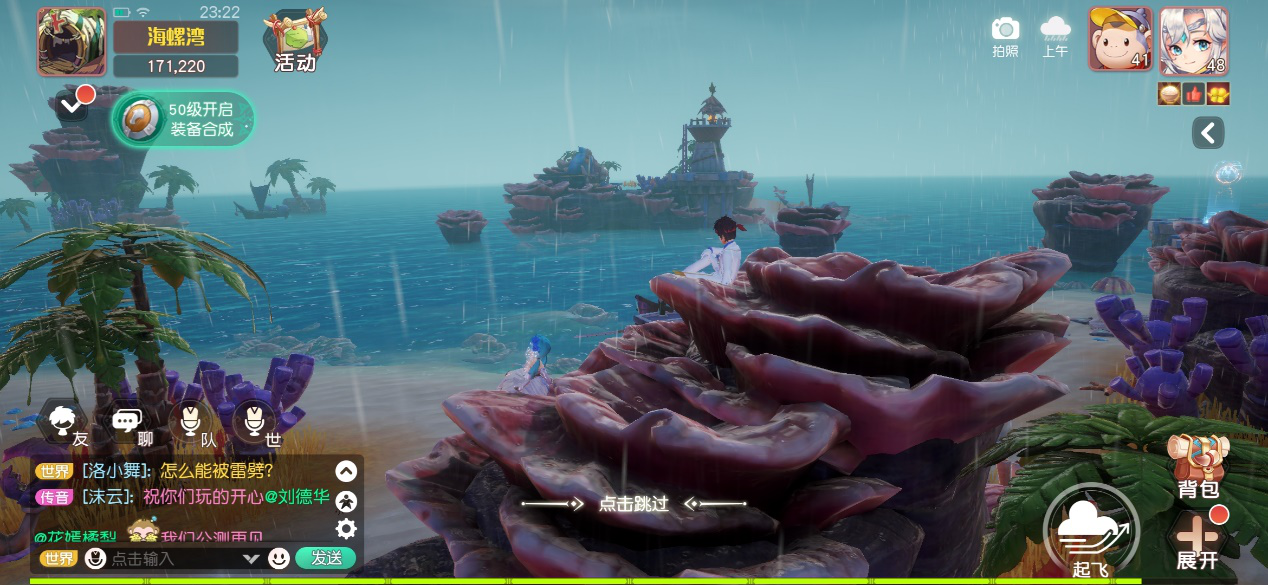Click the left arrow collapse button

tap(1208, 133)
